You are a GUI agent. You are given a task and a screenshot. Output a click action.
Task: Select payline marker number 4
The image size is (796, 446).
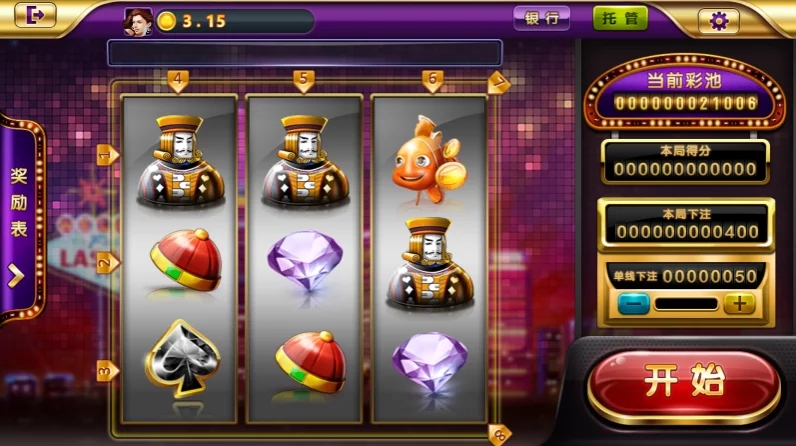(x=177, y=79)
